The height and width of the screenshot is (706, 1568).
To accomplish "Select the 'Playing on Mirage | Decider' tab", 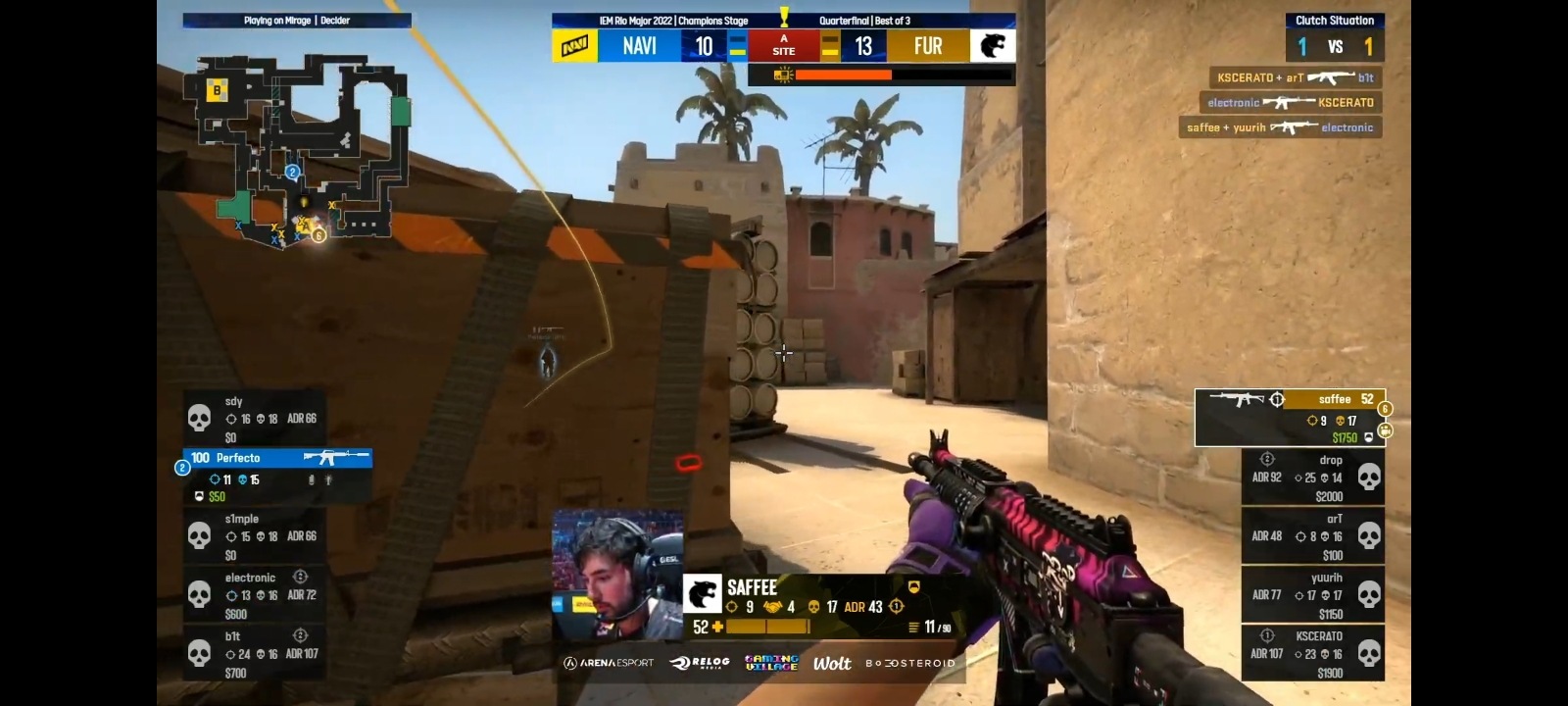I will (x=294, y=20).
